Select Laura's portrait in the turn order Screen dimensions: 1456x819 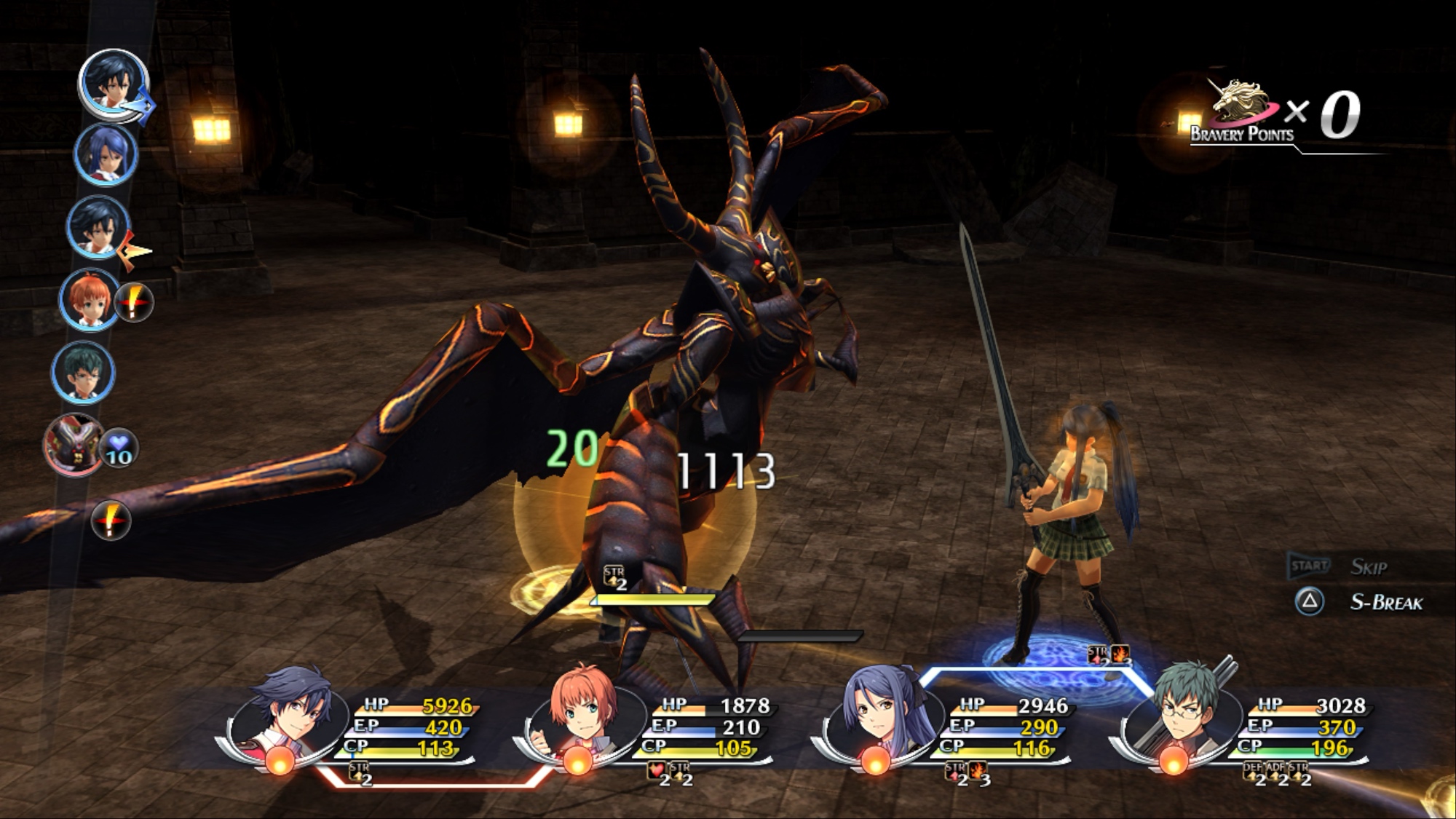(x=106, y=154)
